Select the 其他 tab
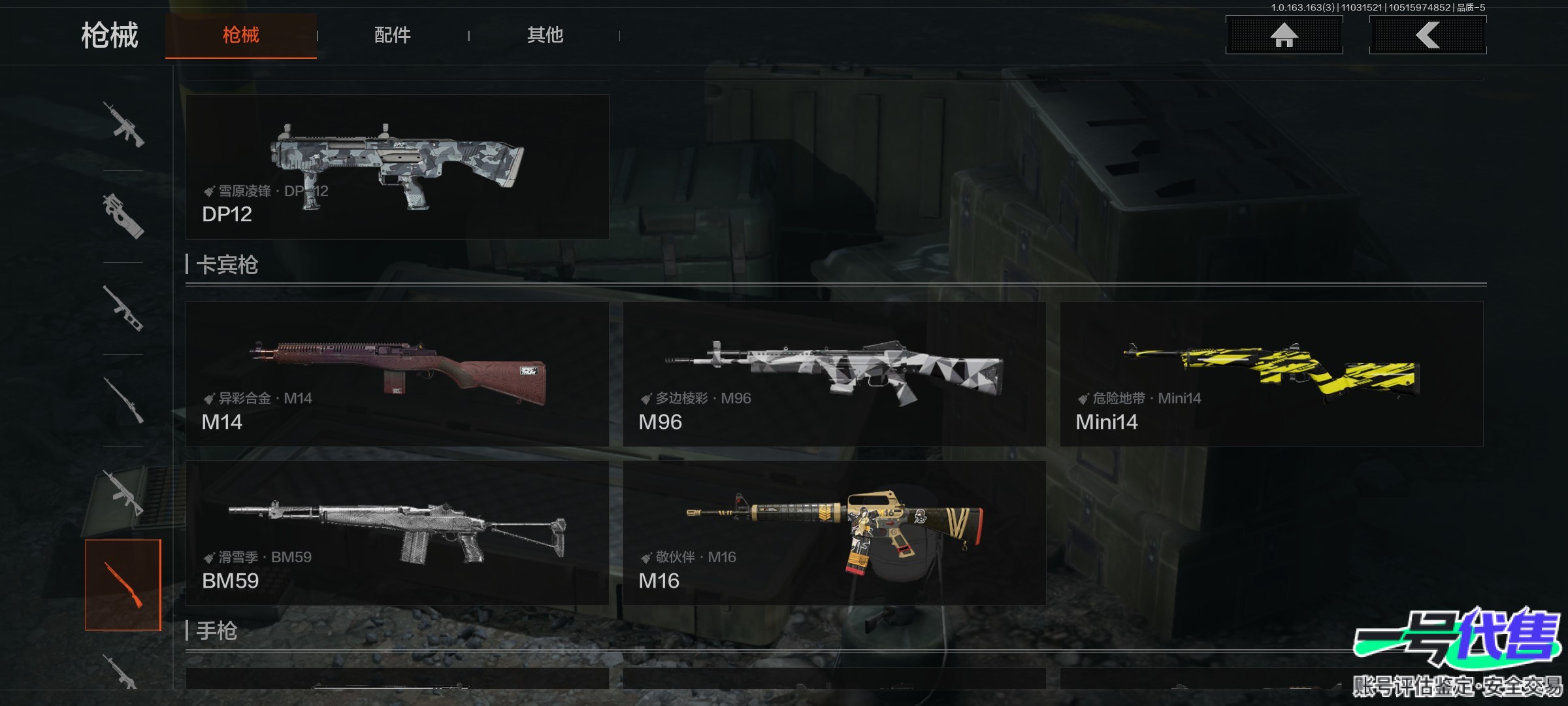Screen dimensions: 1568x706 (545, 35)
